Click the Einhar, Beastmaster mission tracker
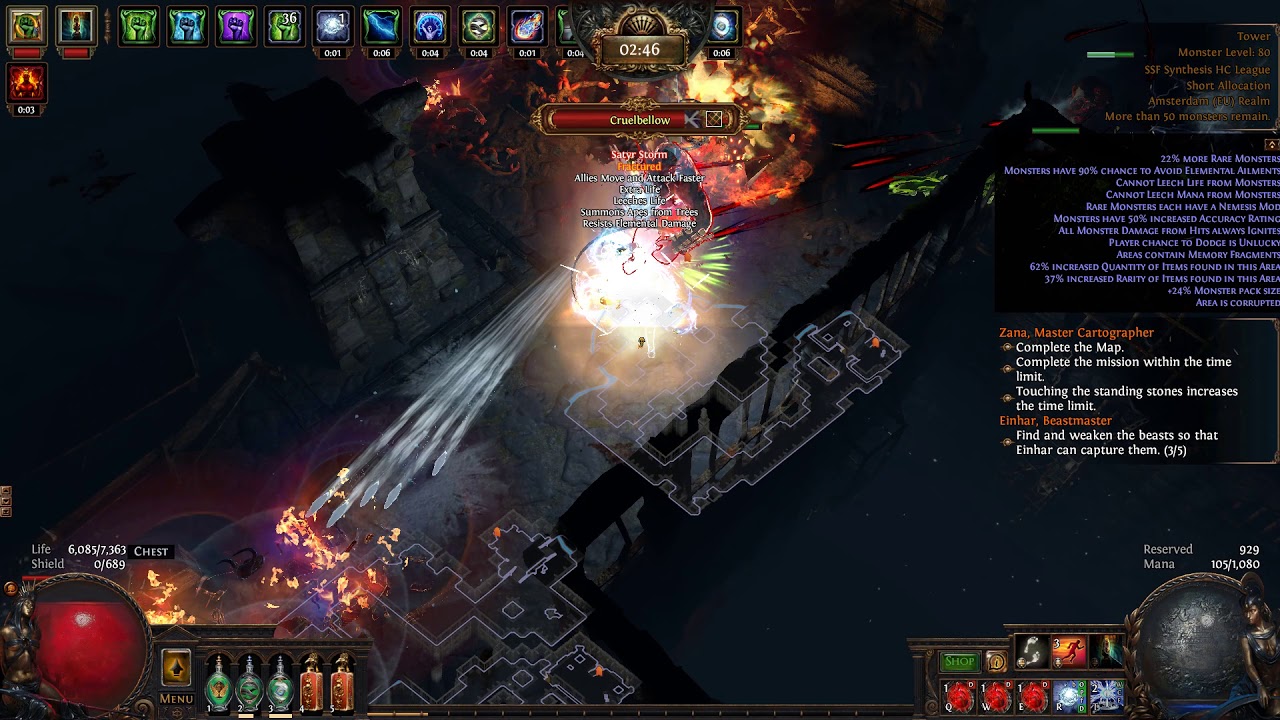This screenshot has width=1280, height=720. click(x=1055, y=421)
